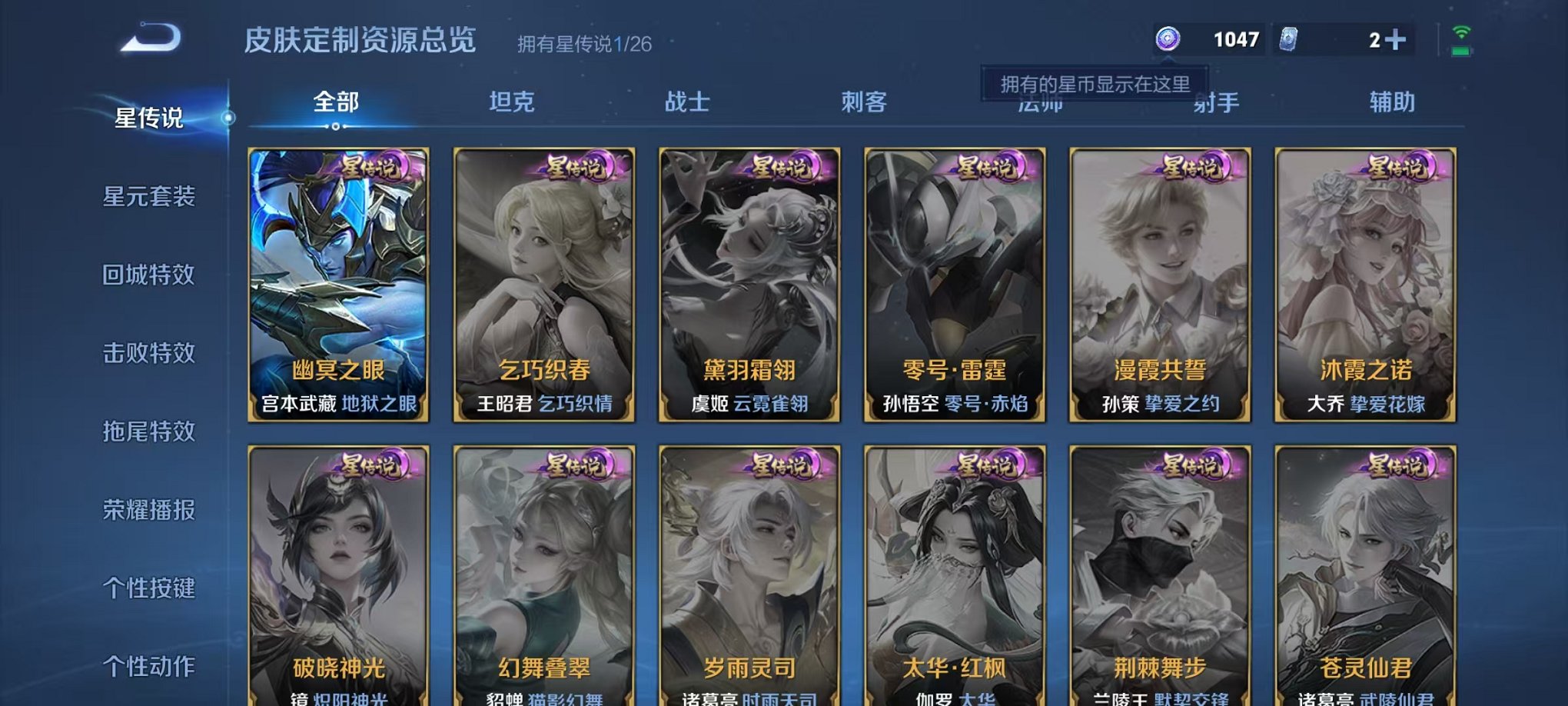Click the 星传说 badge on 幽冥之眼 card
This screenshot has width=1568, height=706.
click(369, 168)
